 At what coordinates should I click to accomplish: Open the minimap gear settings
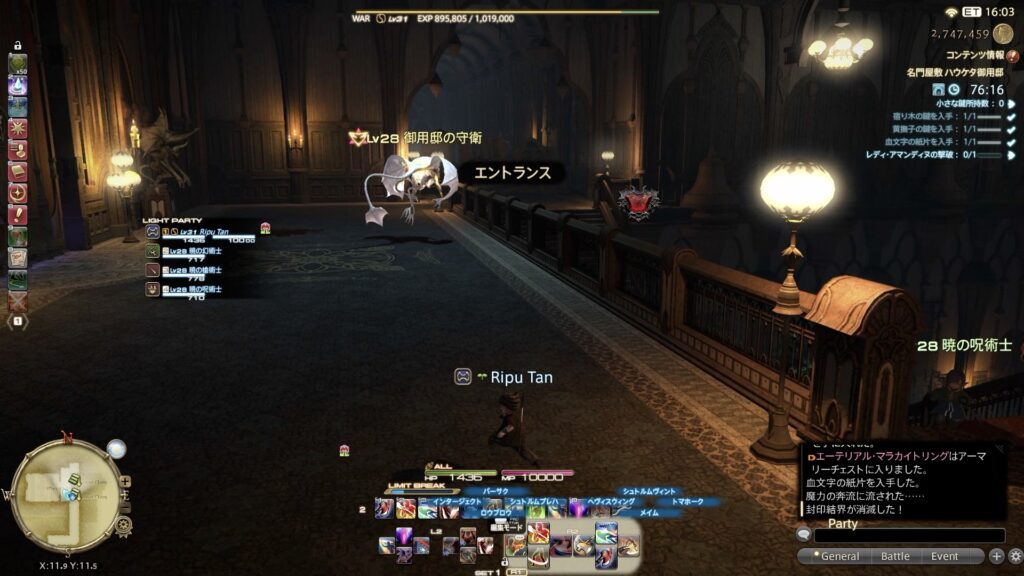(124, 524)
